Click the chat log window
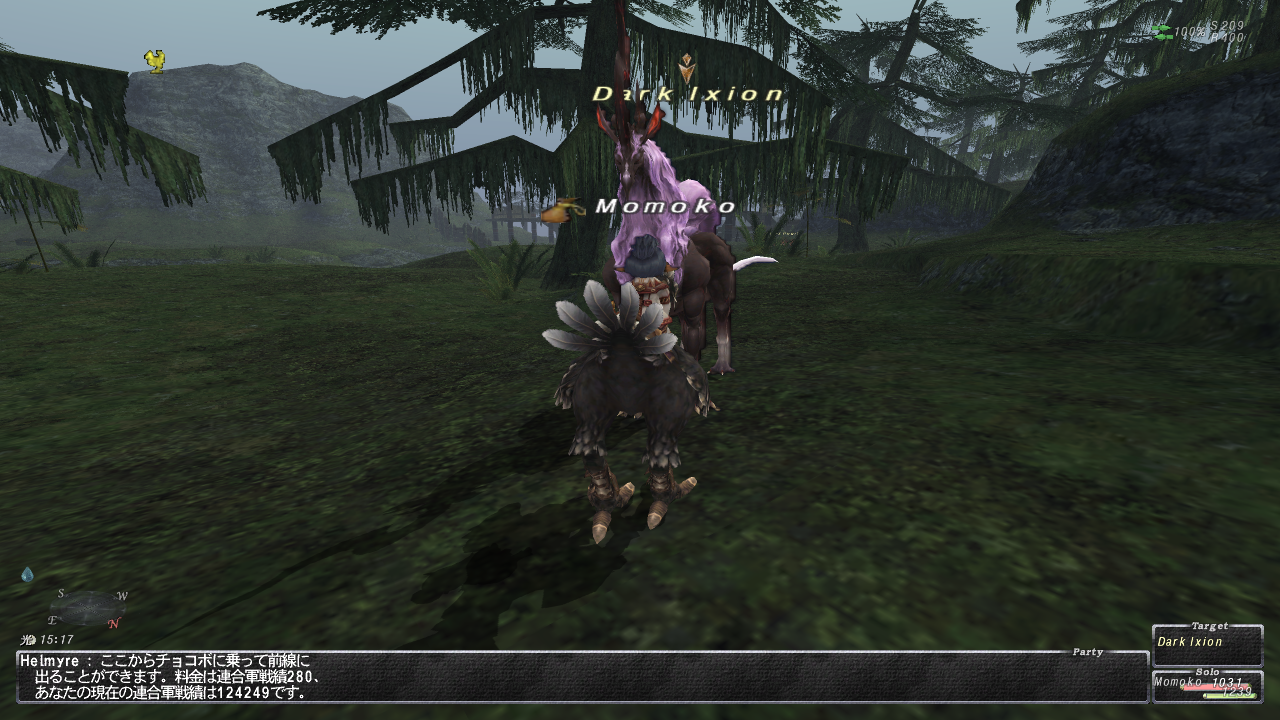 click(582, 676)
